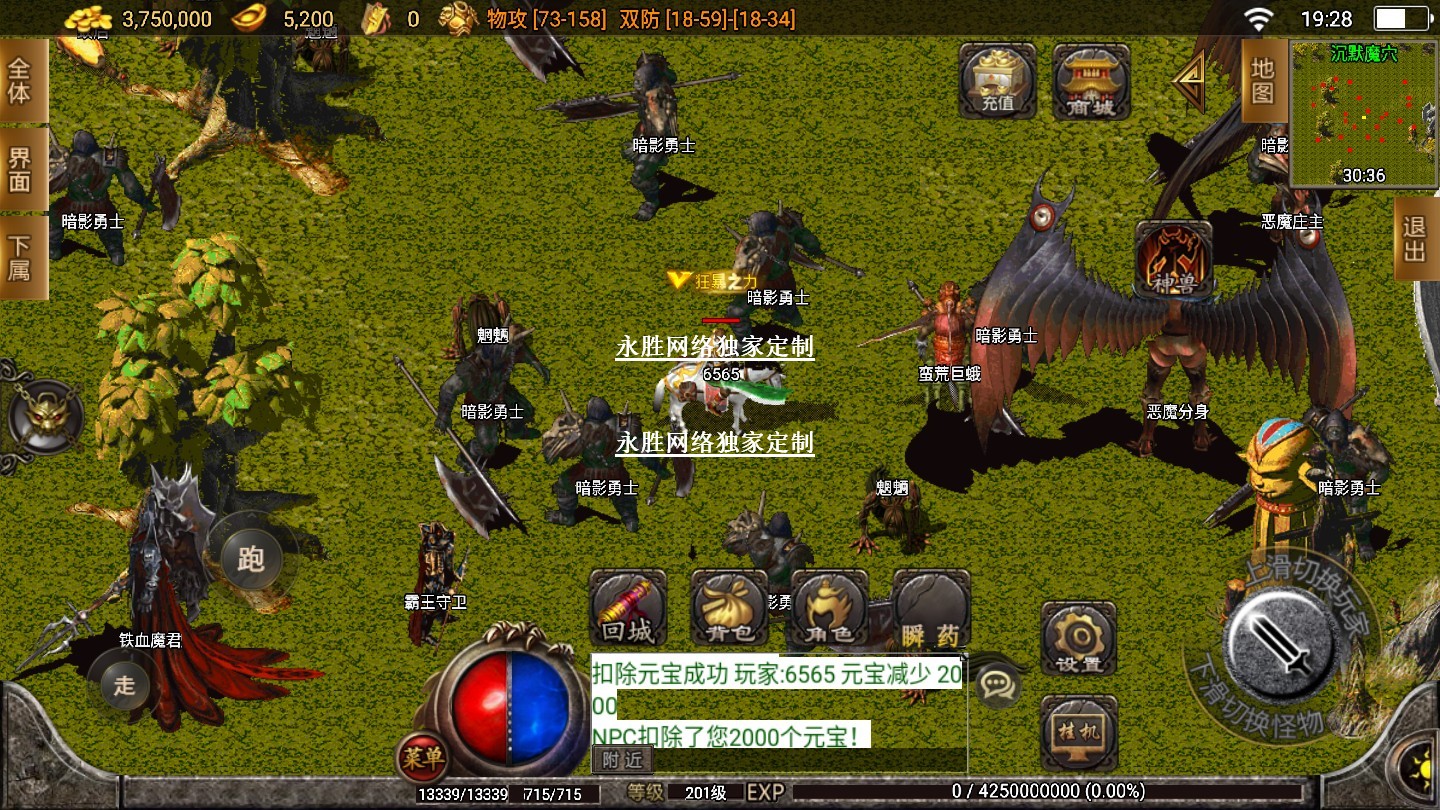Image resolution: width=1440 pixels, height=810 pixels.
Task: Tap the sword attack button
Action: [1282, 640]
